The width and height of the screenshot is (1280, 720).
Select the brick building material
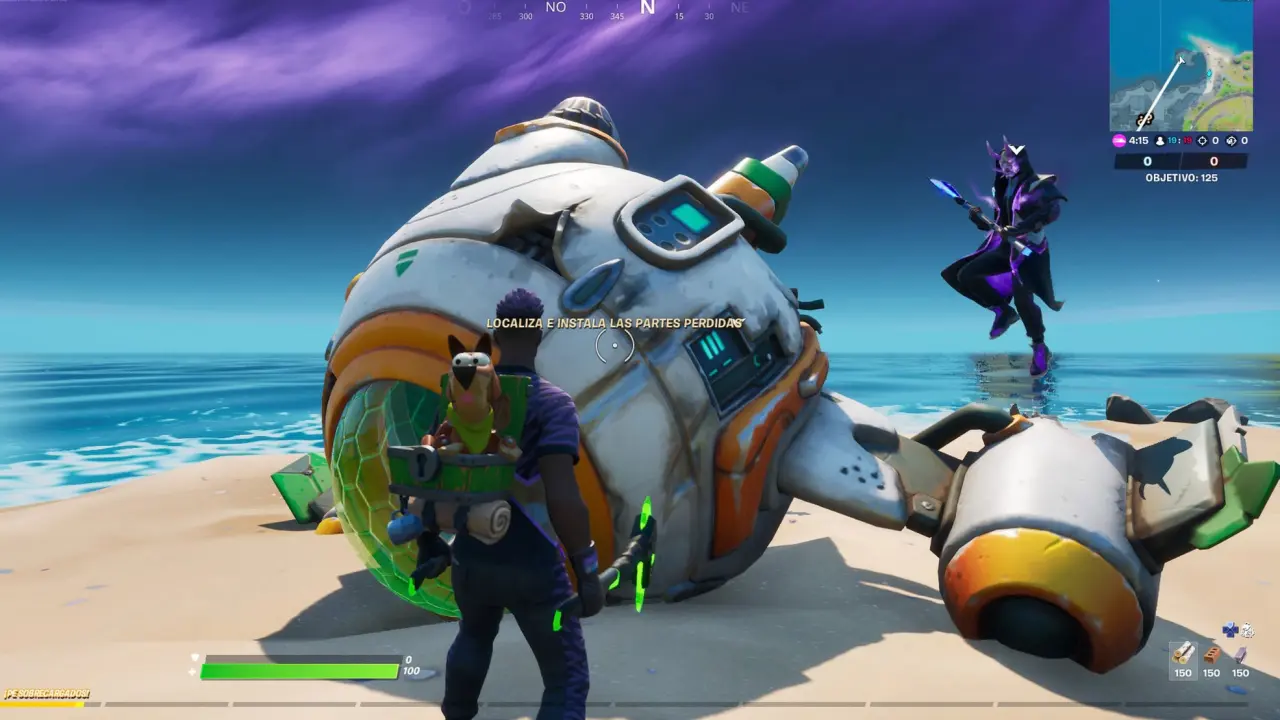tap(1212, 654)
